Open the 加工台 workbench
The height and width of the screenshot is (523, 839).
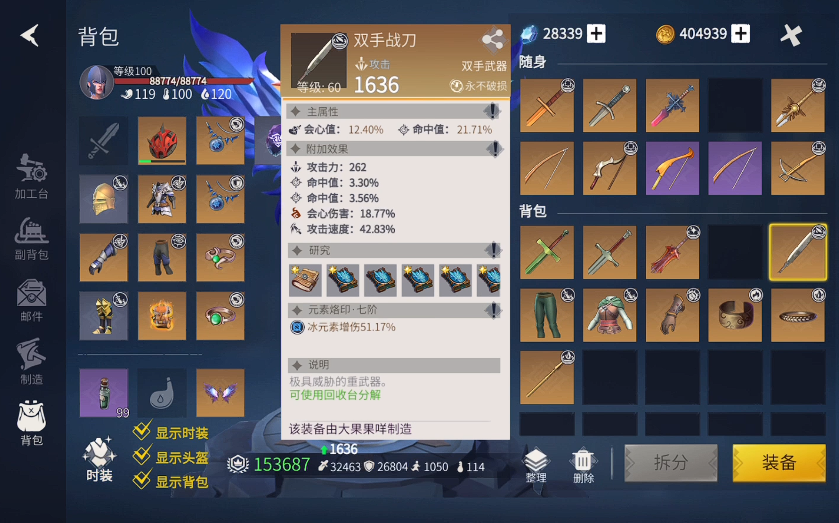pos(32,177)
